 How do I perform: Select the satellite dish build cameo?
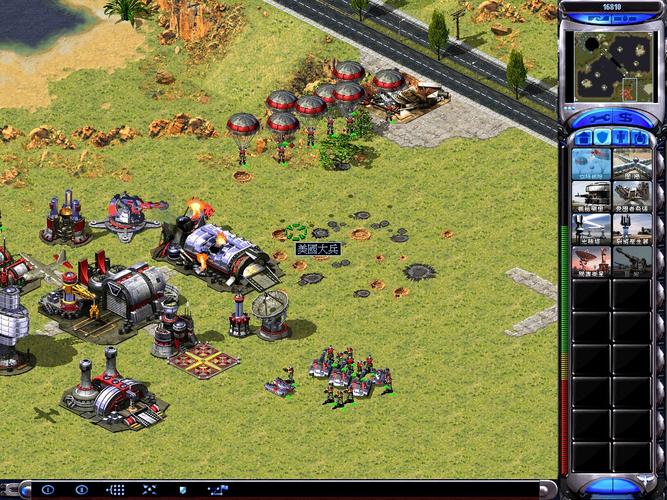[591, 261]
